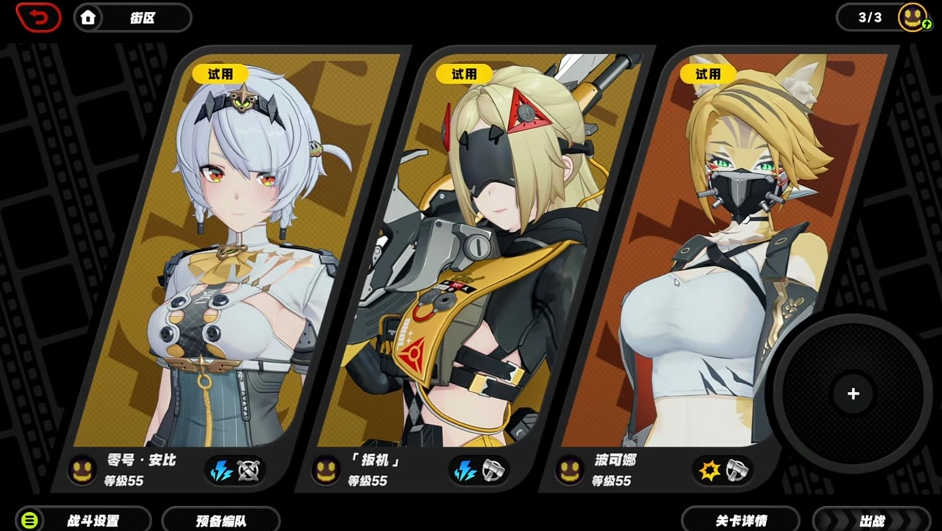The image size is (942, 531).
Task: Open the 街区 home button
Action: (132, 18)
